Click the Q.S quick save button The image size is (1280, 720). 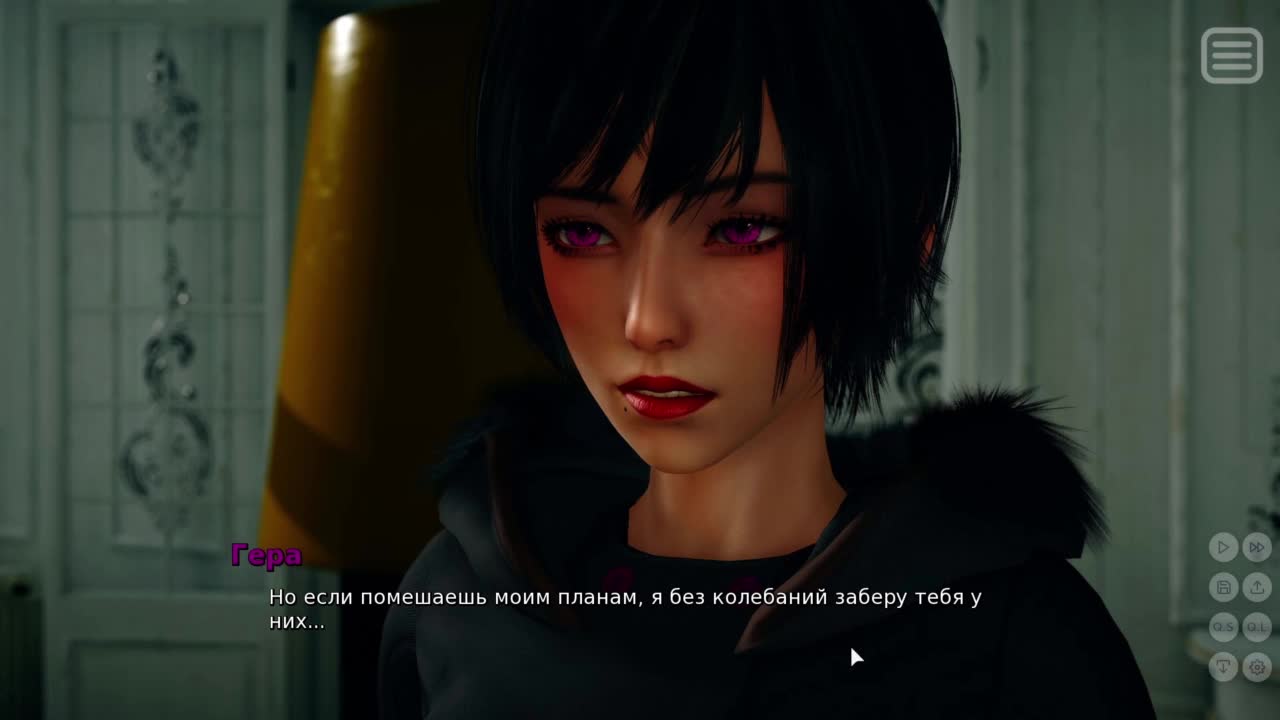pos(1223,627)
